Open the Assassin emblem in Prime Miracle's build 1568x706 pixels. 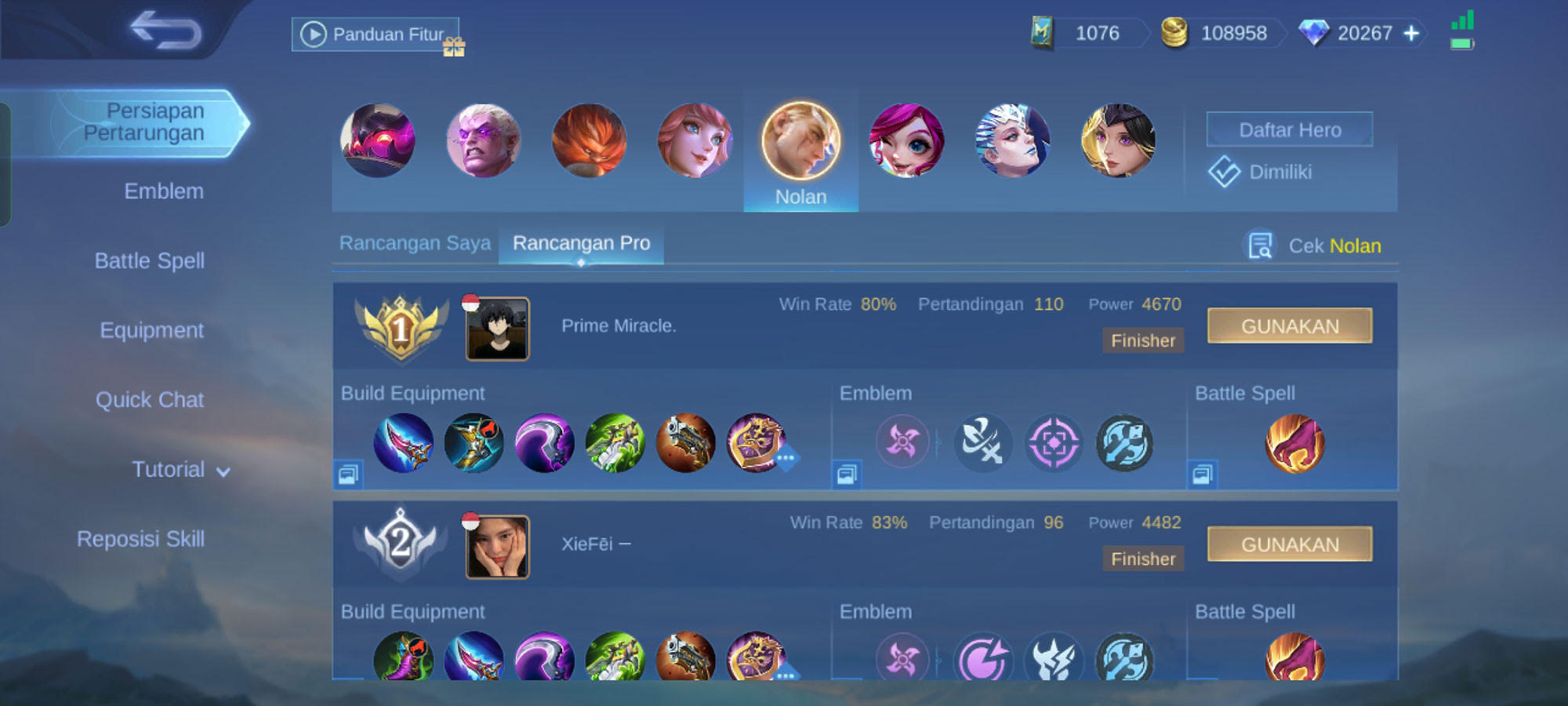tap(902, 442)
